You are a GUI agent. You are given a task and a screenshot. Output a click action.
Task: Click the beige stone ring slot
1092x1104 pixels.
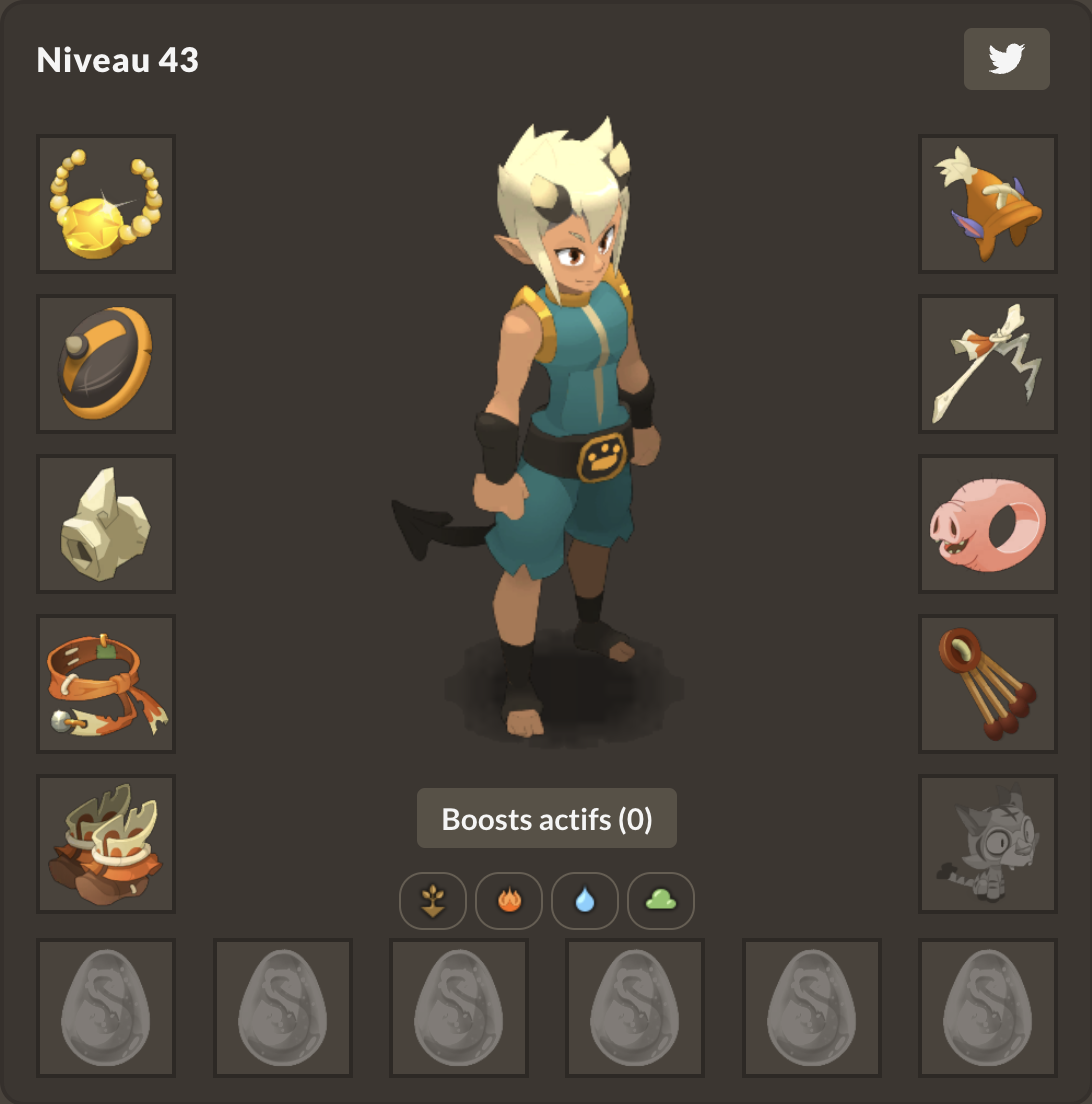pos(106,524)
